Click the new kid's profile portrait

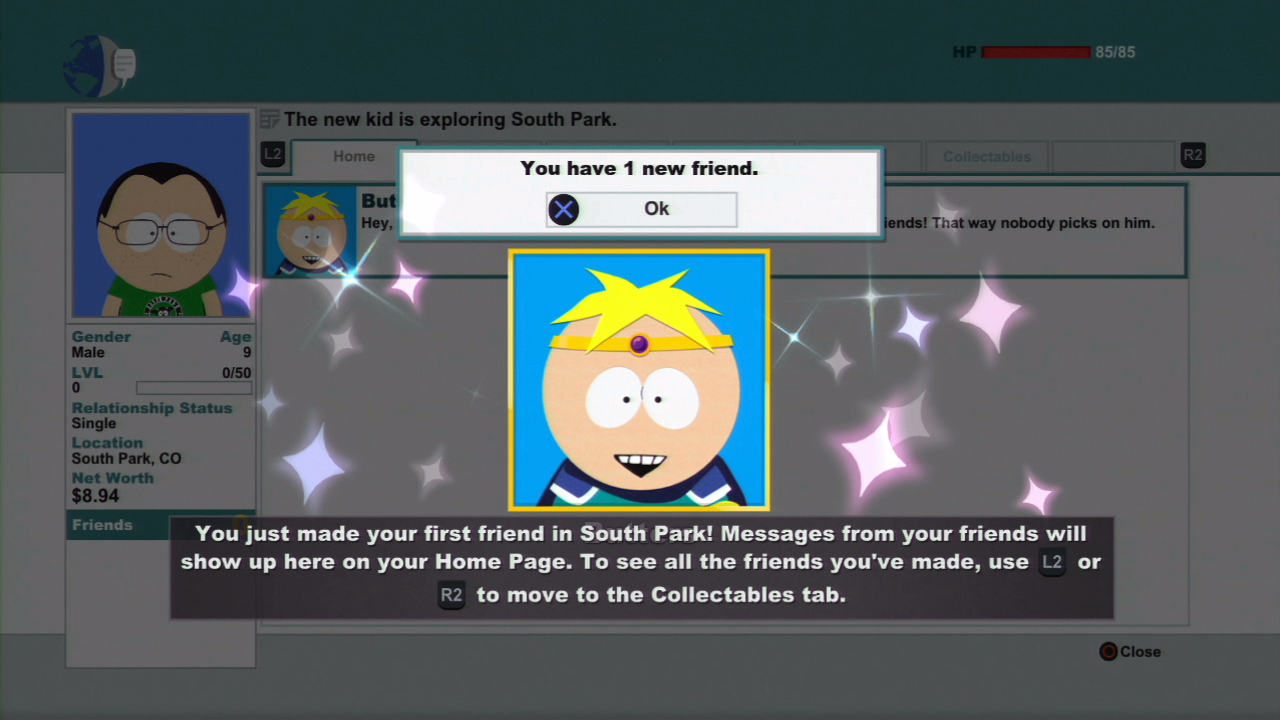(x=160, y=214)
